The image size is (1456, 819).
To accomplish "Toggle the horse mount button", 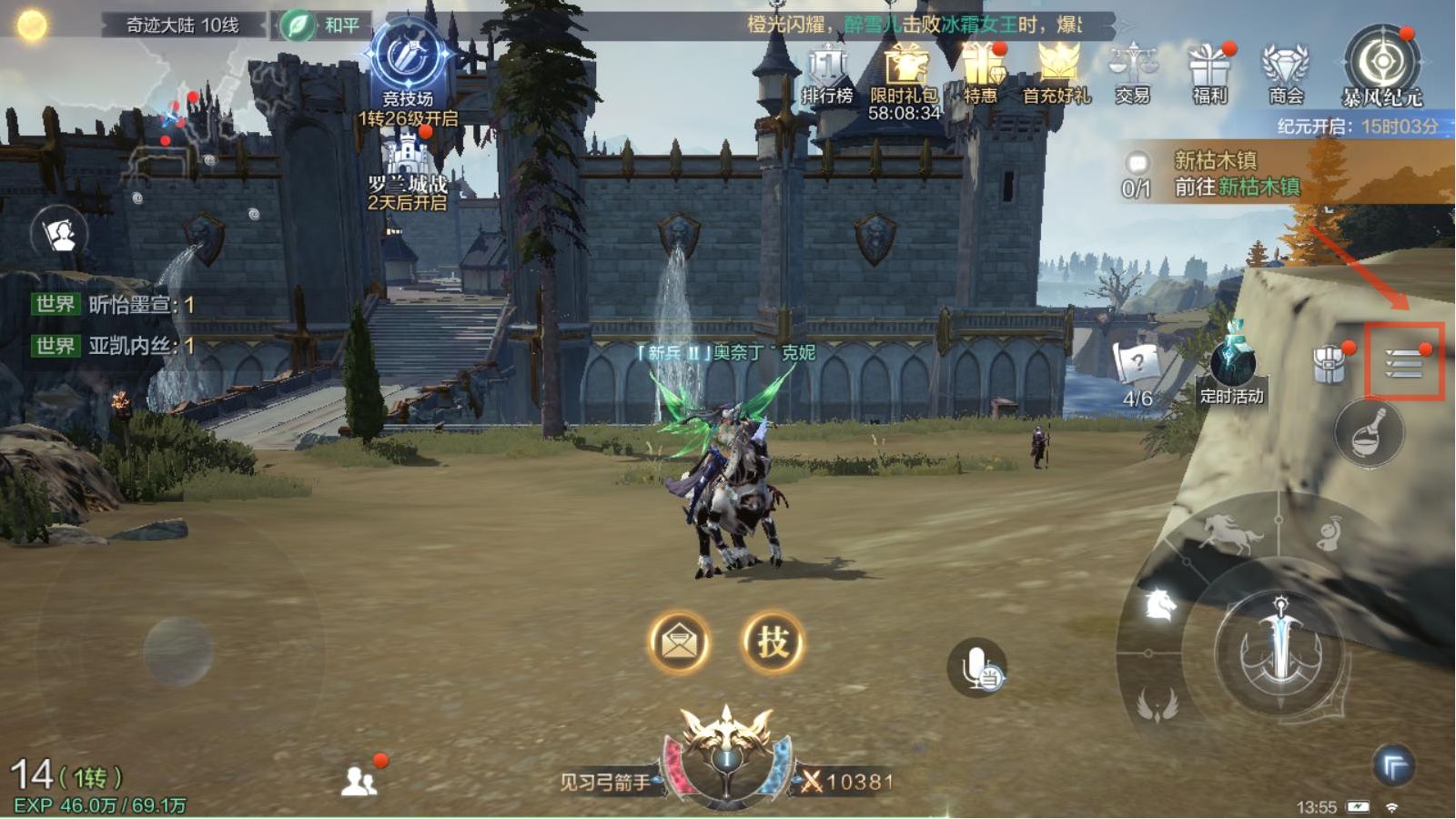I will [1229, 531].
